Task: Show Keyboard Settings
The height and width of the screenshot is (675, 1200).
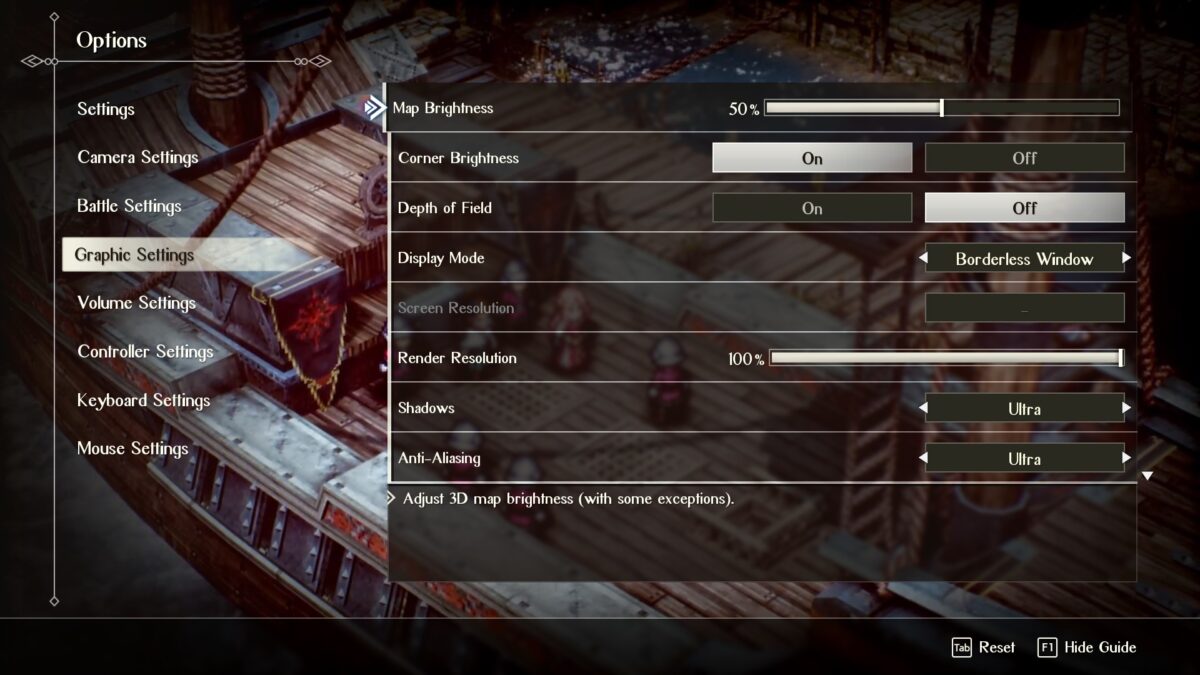Action: click(143, 400)
